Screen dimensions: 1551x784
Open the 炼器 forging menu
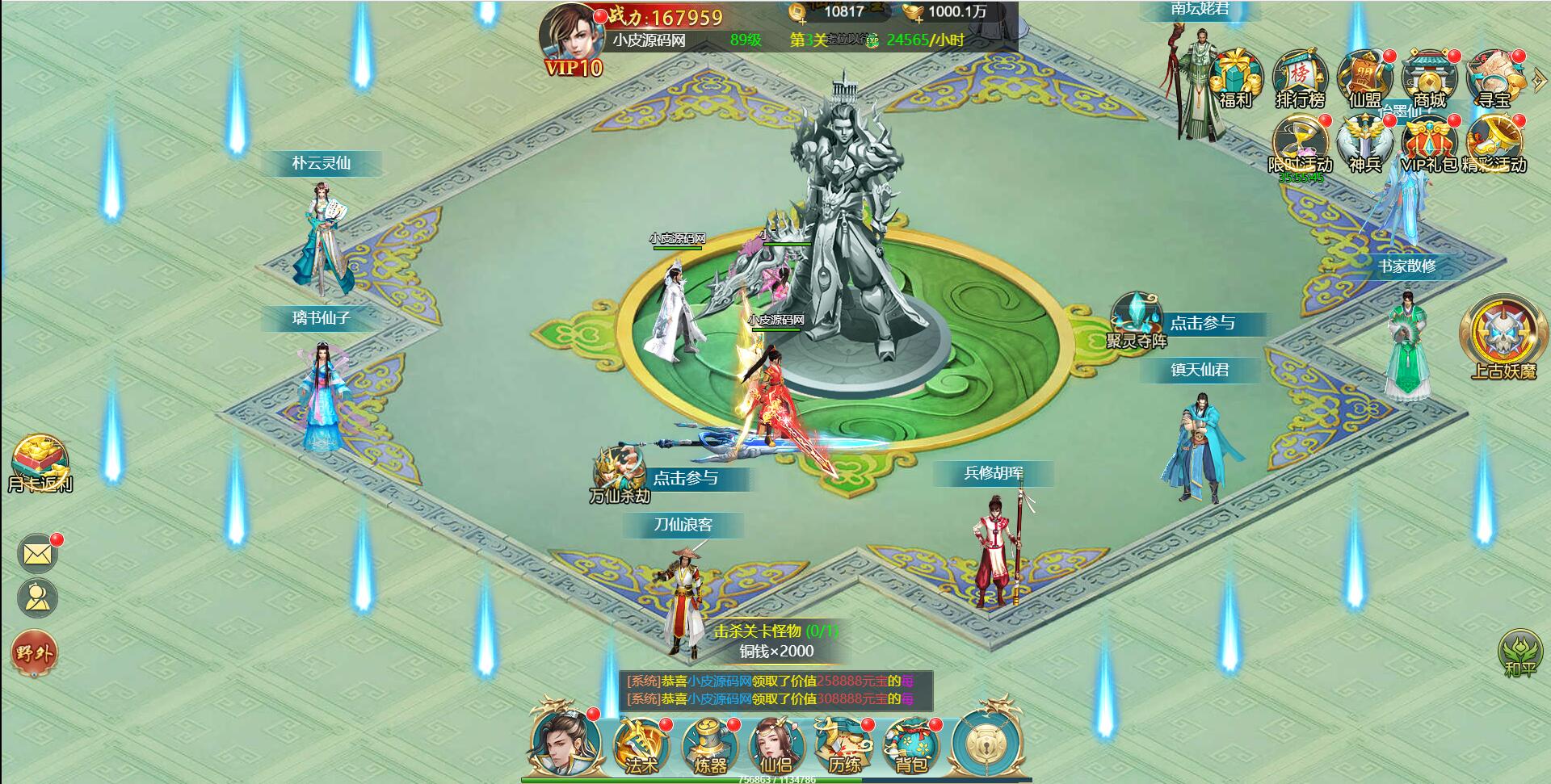click(709, 744)
